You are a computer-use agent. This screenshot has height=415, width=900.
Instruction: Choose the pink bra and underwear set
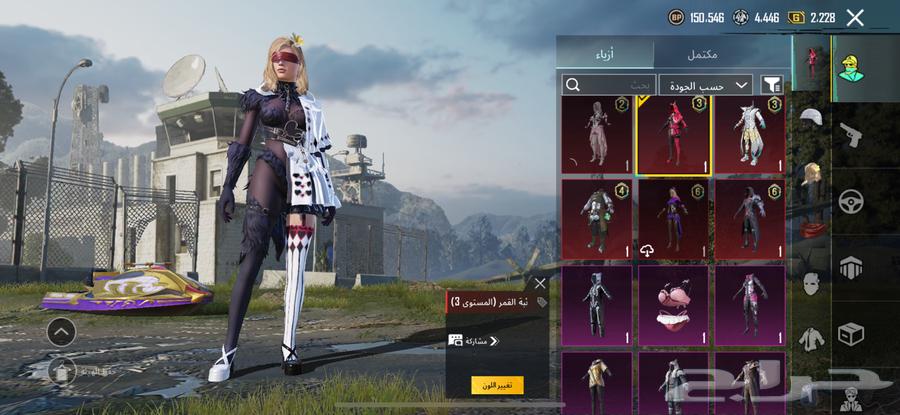(x=673, y=305)
